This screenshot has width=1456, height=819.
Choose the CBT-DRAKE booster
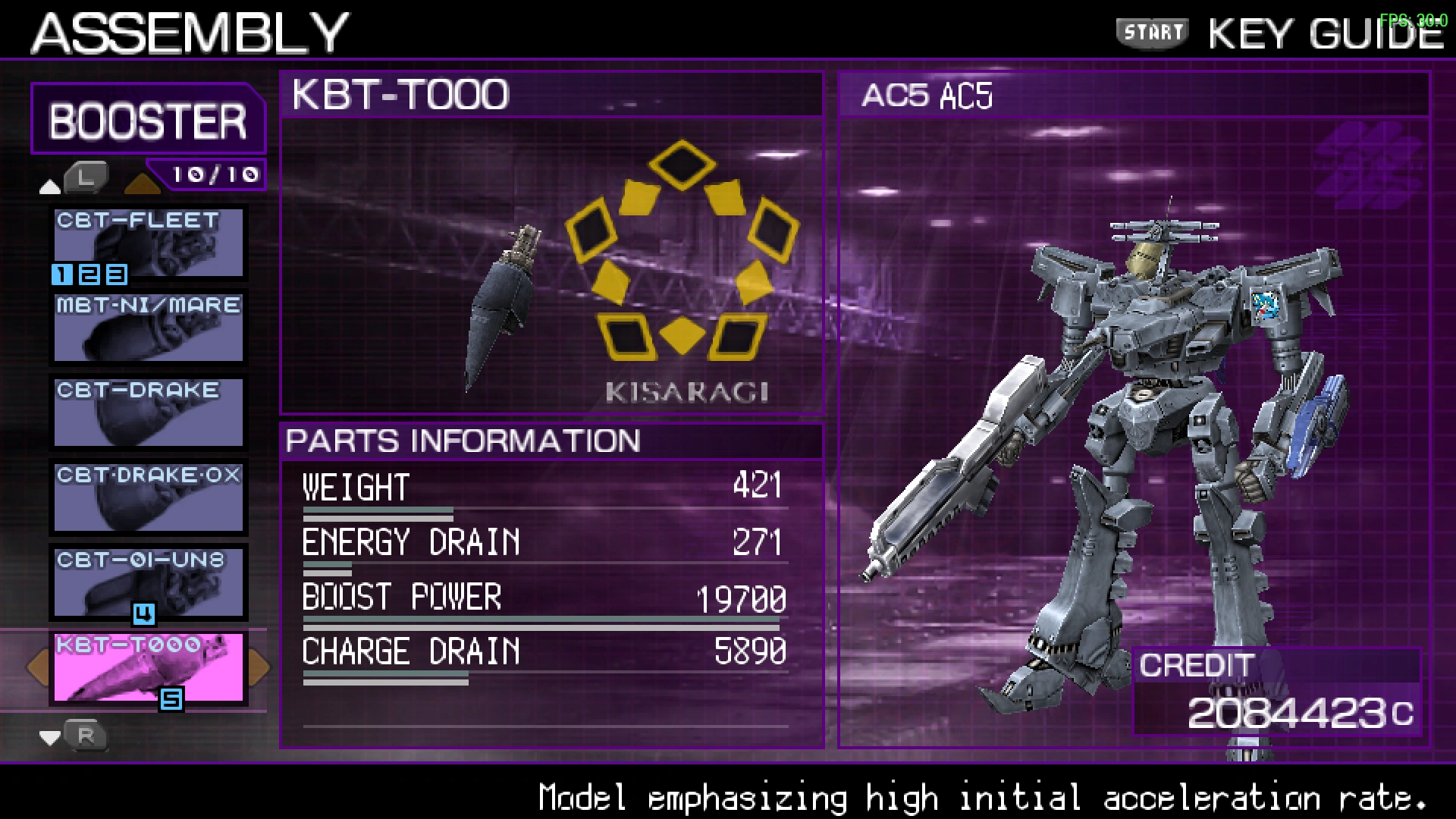pyautogui.click(x=147, y=413)
